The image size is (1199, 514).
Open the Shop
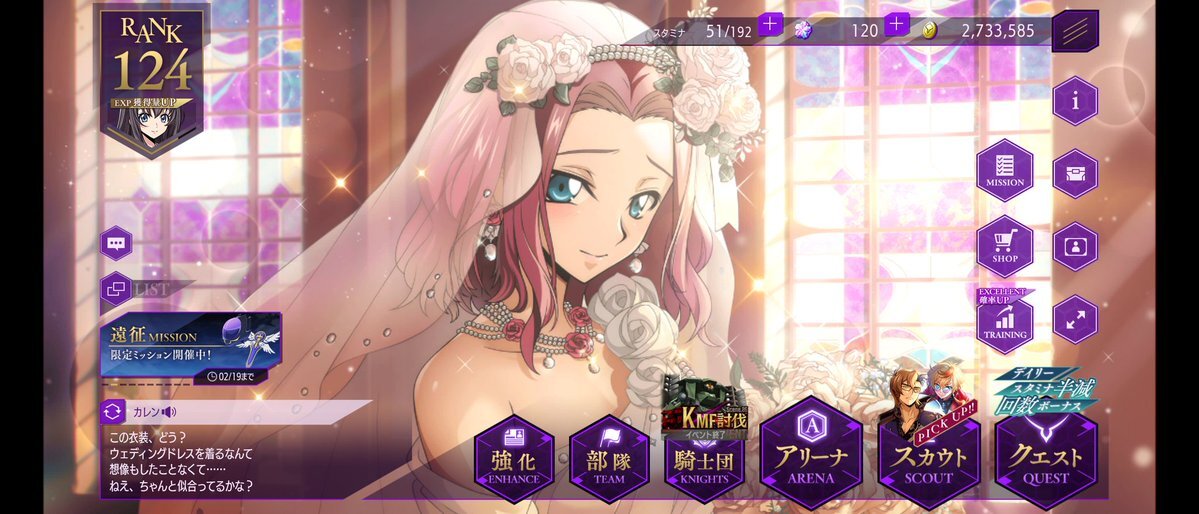point(1004,245)
